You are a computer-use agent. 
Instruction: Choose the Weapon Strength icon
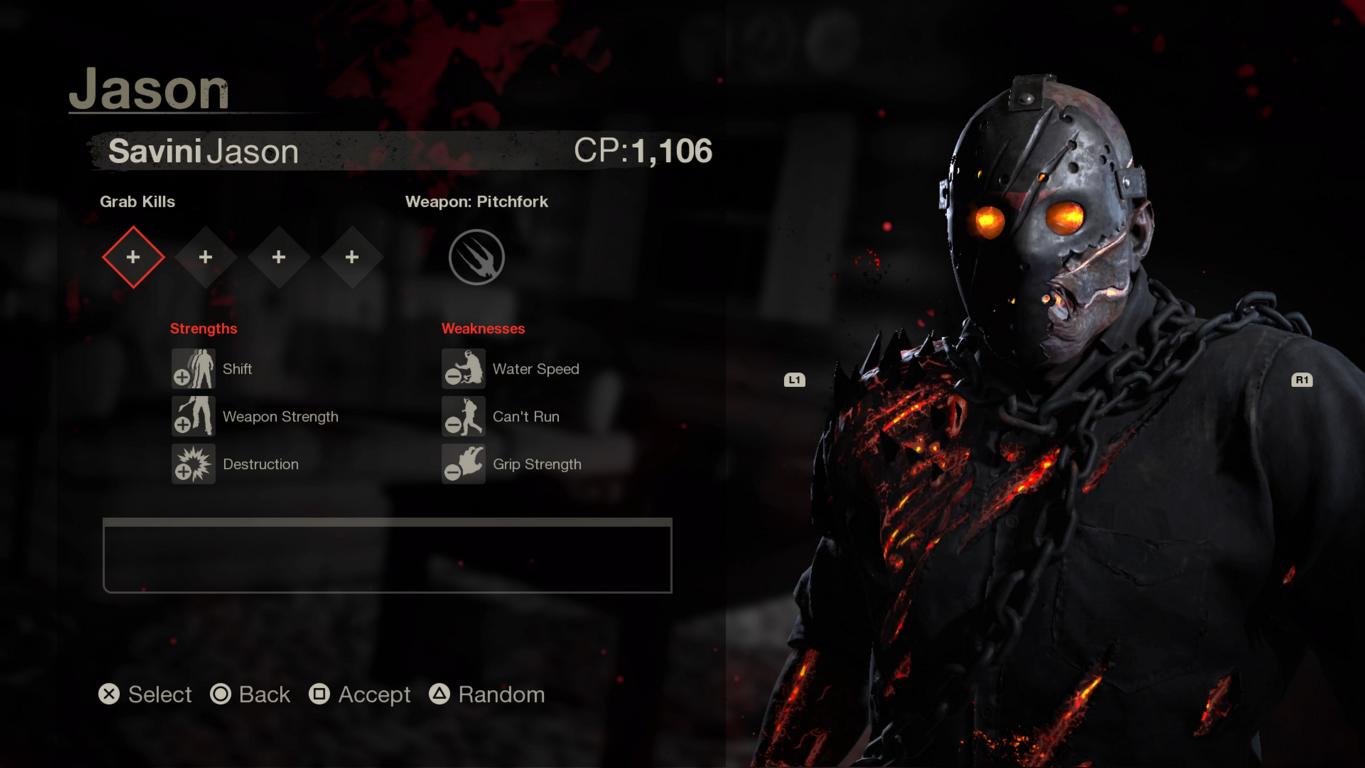click(x=193, y=416)
